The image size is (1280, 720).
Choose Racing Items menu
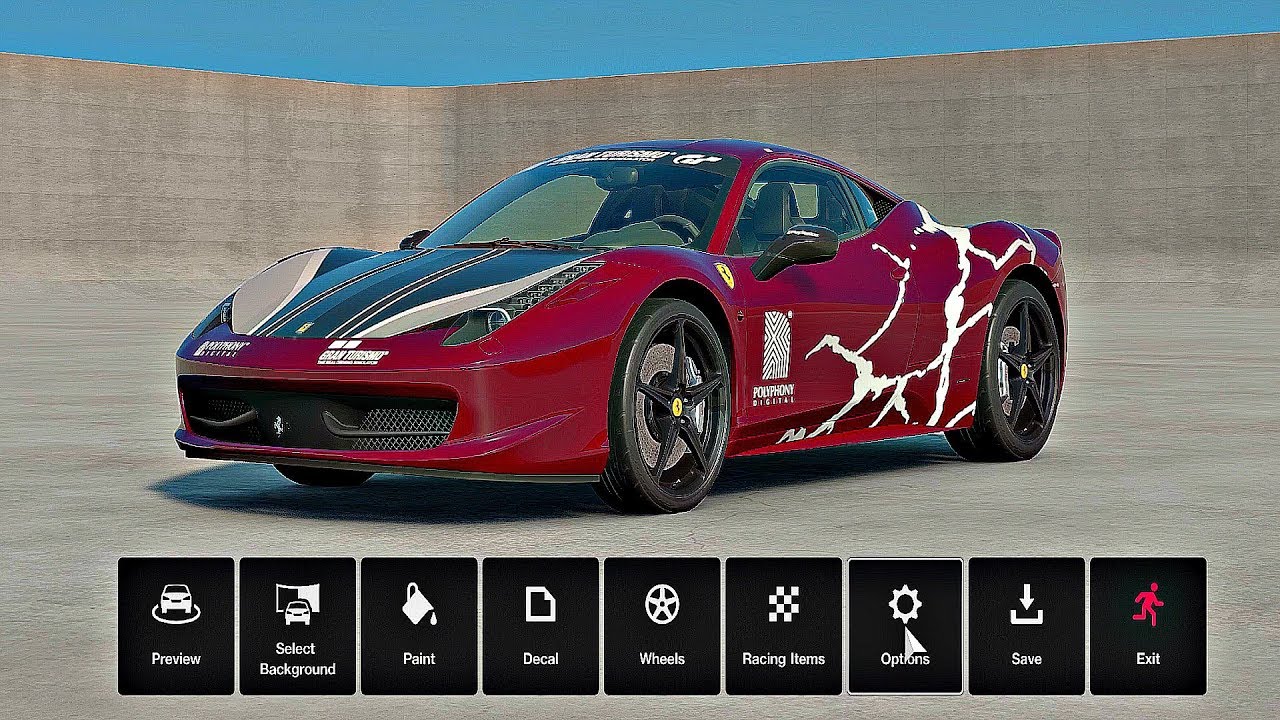[783, 626]
